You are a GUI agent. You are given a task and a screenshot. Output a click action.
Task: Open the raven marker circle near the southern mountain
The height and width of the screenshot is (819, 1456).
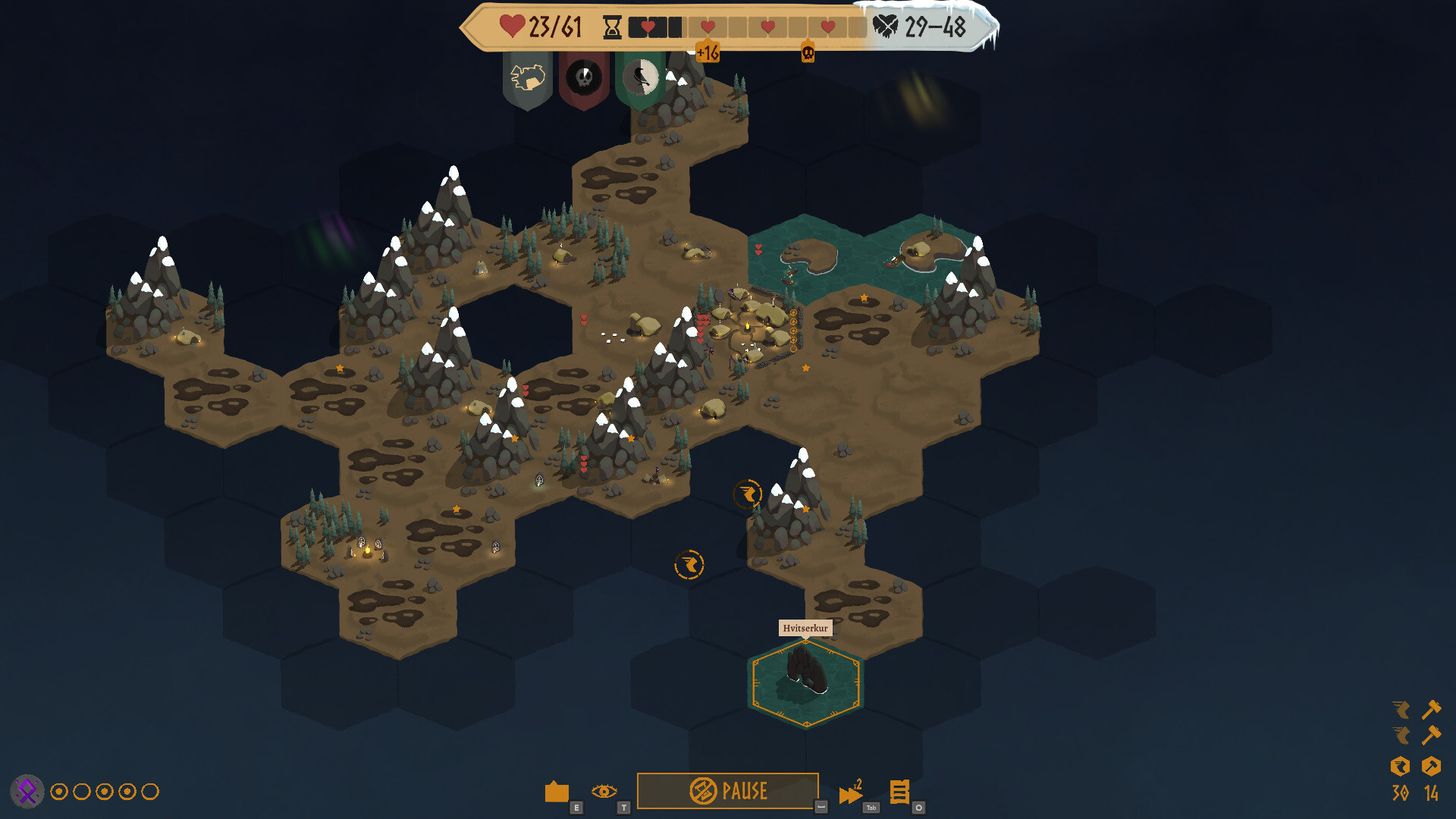pyautogui.click(x=748, y=494)
